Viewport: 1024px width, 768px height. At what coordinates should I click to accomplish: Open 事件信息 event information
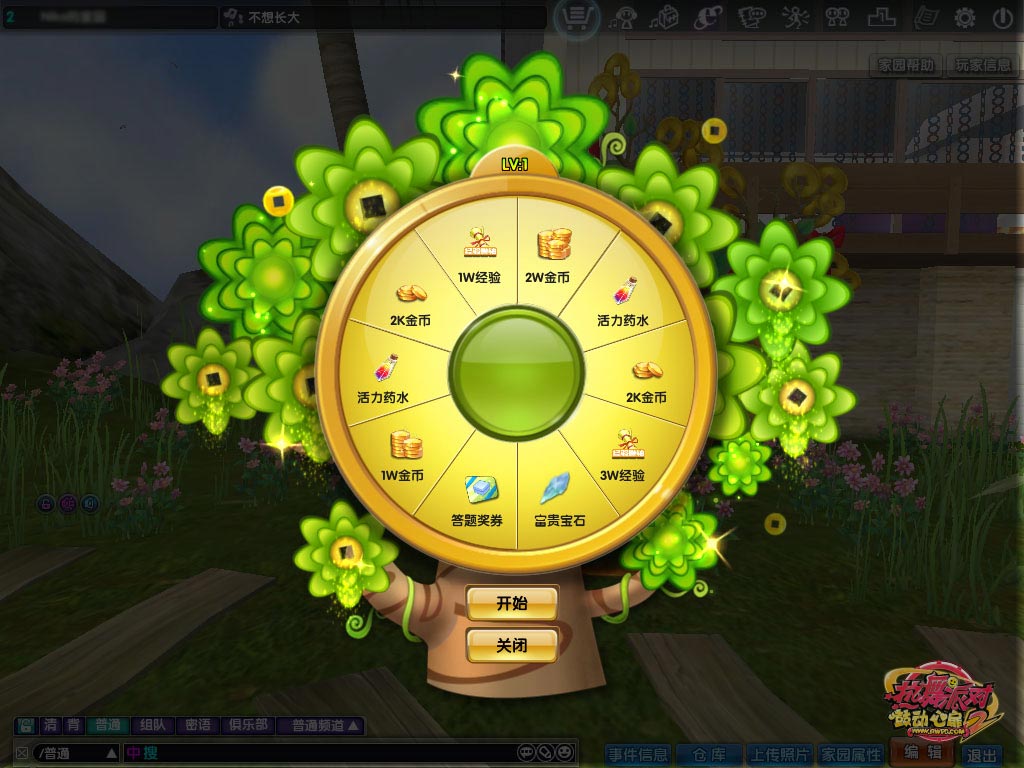point(638,755)
